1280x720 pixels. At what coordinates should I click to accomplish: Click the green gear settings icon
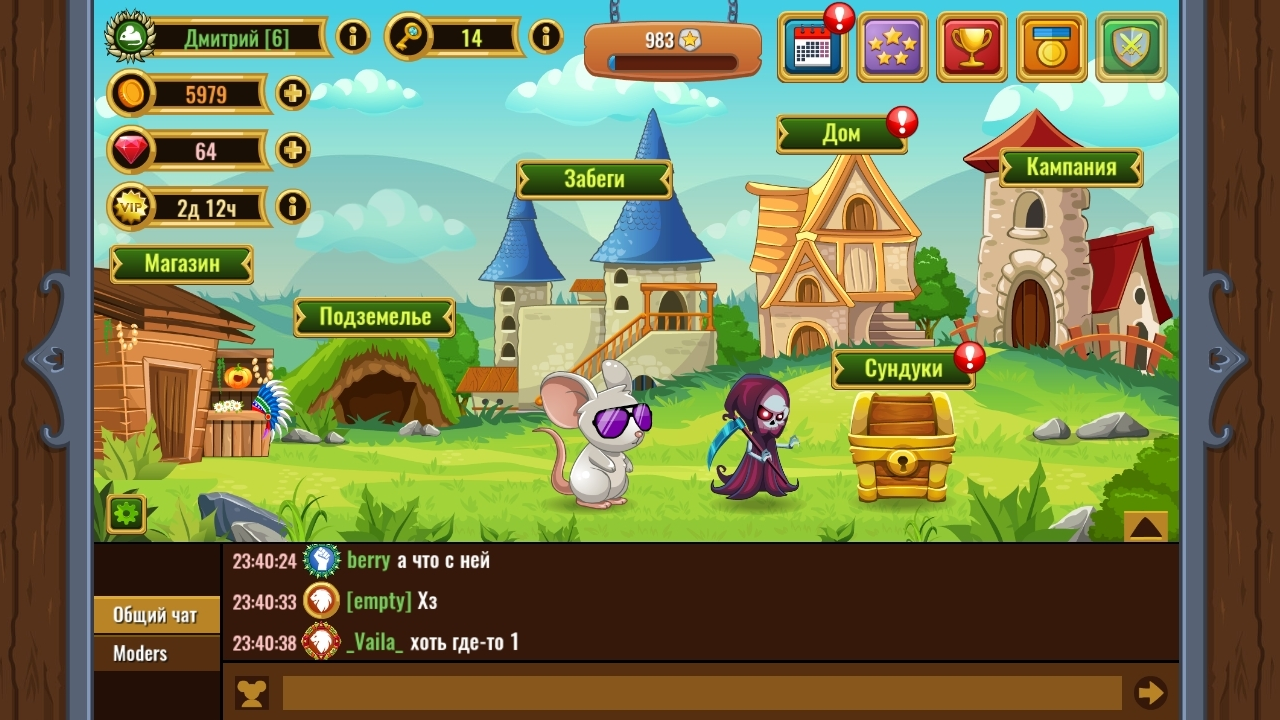click(124, 514)
